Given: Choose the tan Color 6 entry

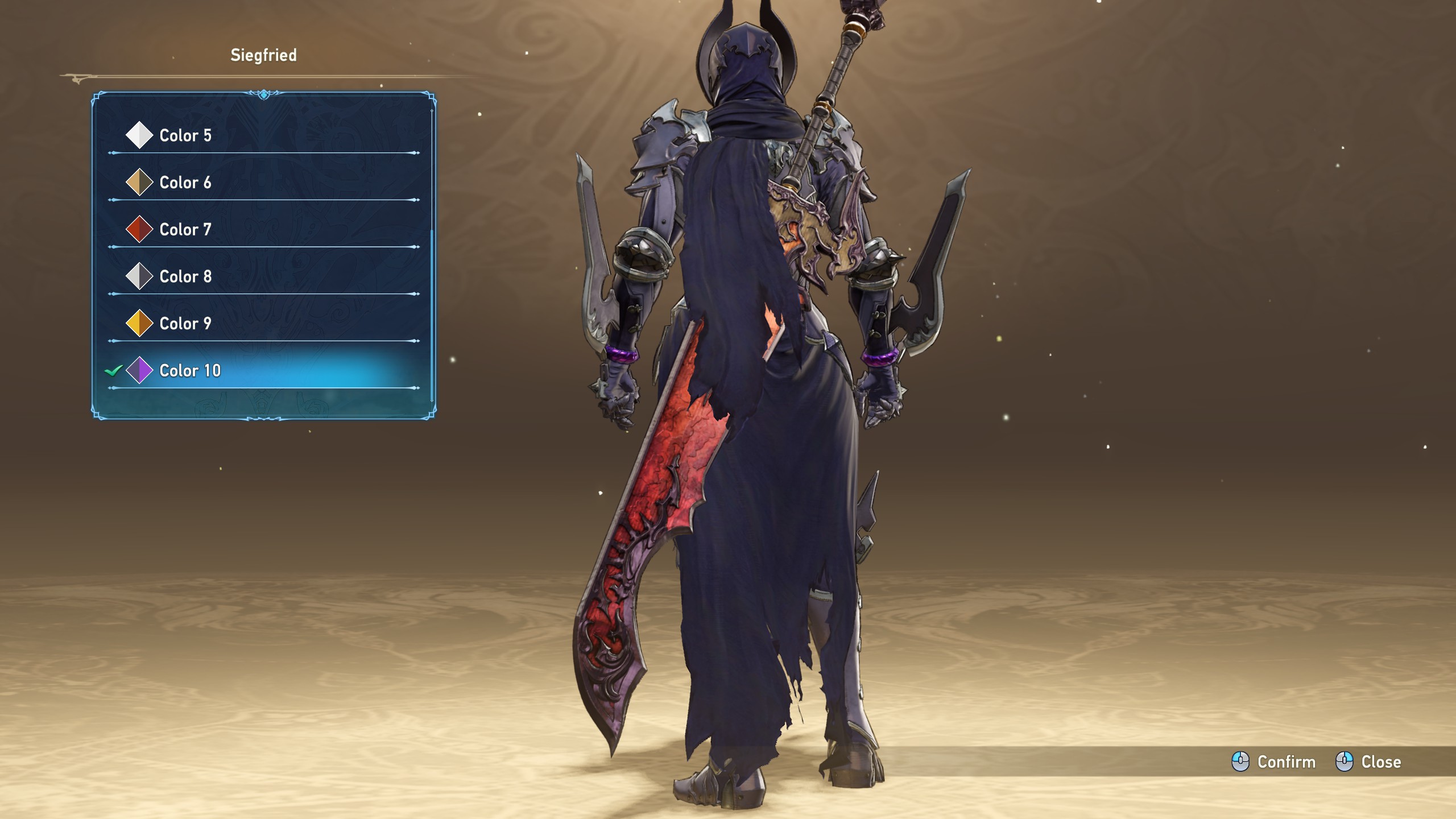Looking at the screenshot, I should pyautogui.click(x=185, y=183).
